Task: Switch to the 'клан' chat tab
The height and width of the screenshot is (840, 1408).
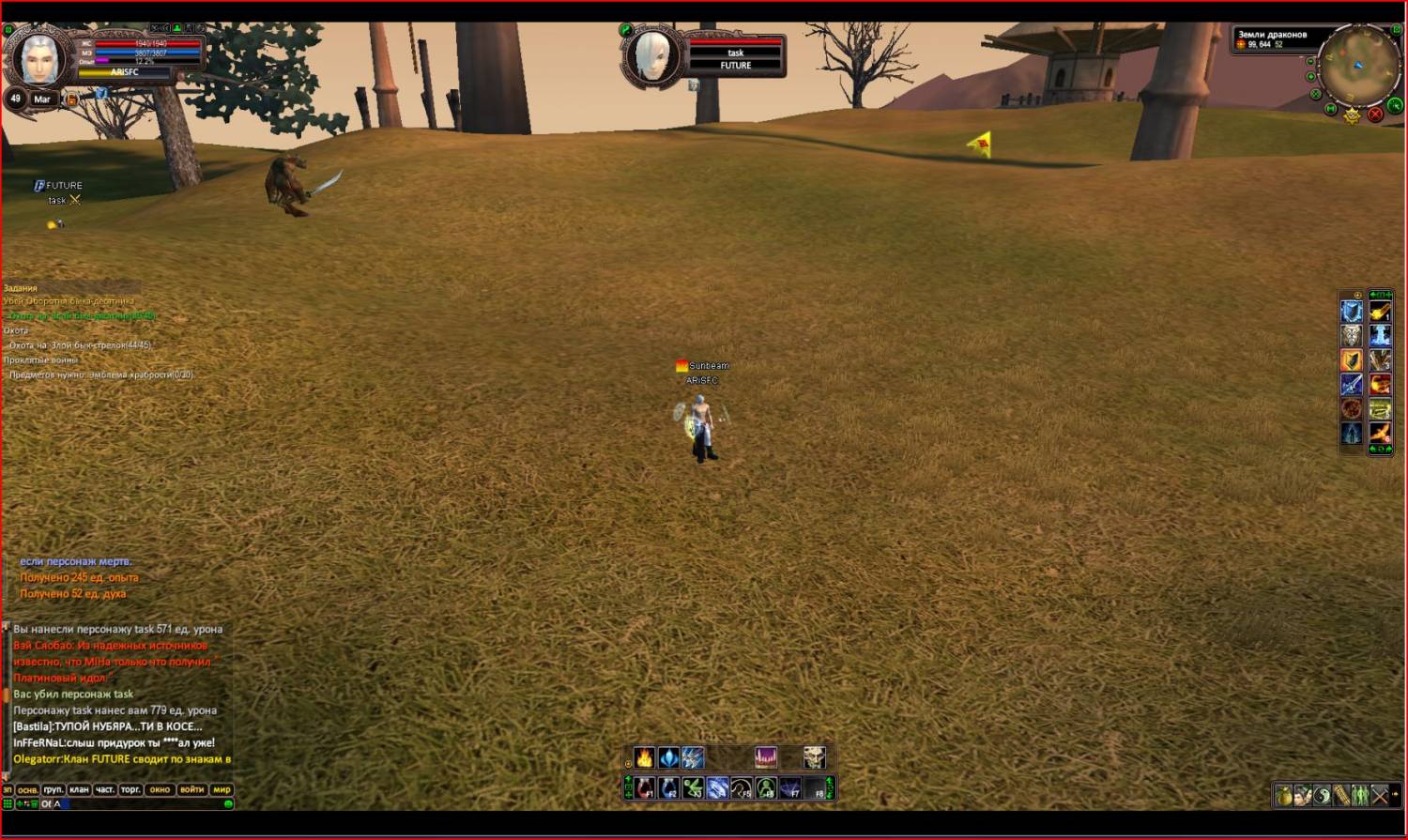Action: point(79,789)
